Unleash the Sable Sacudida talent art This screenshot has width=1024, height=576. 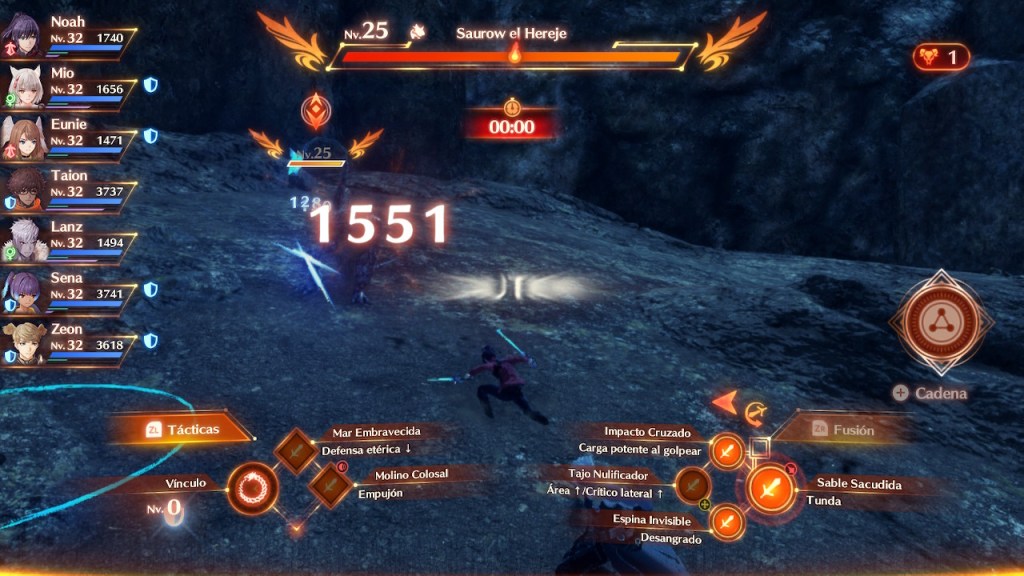[771, 490]
